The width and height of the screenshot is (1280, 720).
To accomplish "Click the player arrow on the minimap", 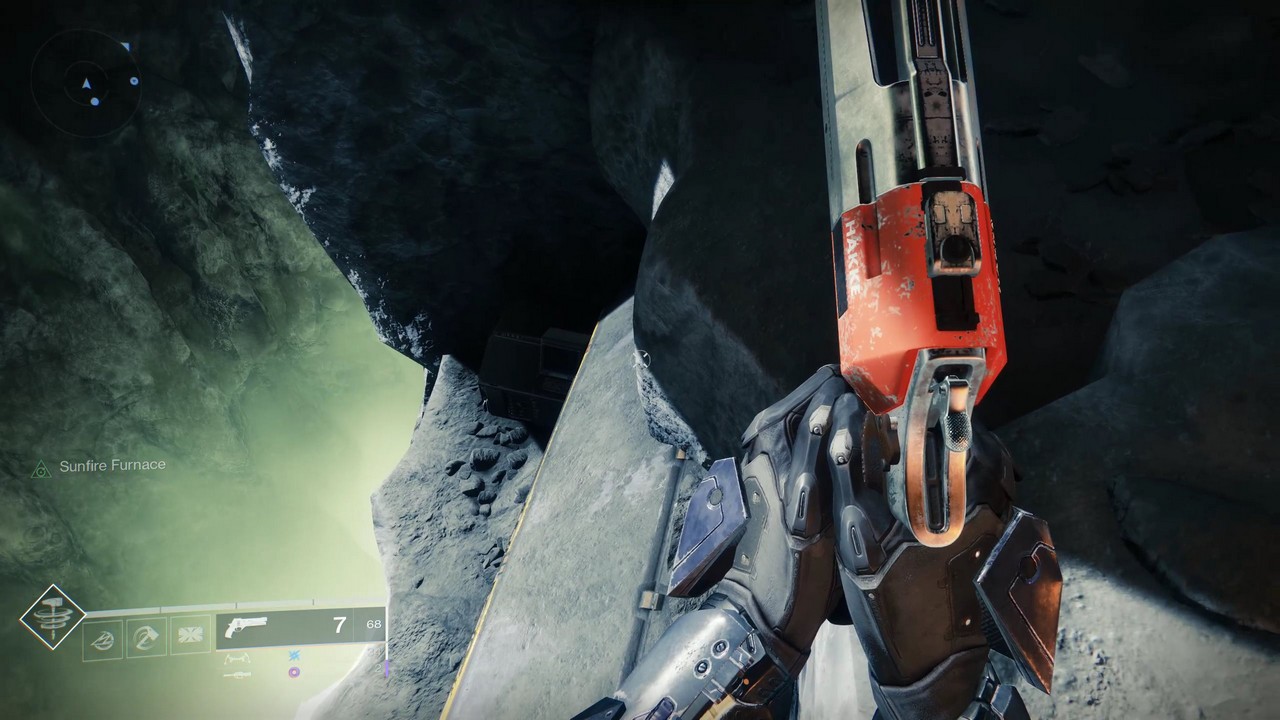I will (x=87, y=83).
